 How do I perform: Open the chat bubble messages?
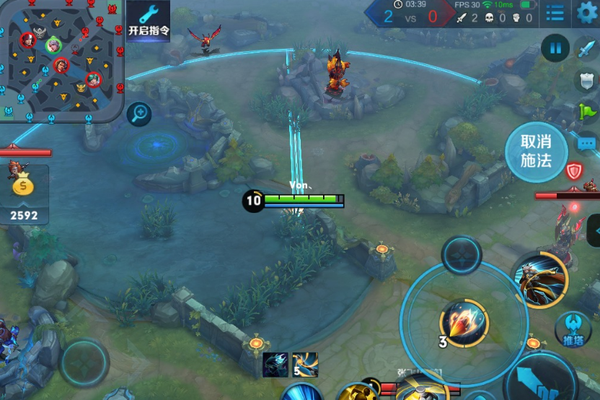tap(586, 143)
